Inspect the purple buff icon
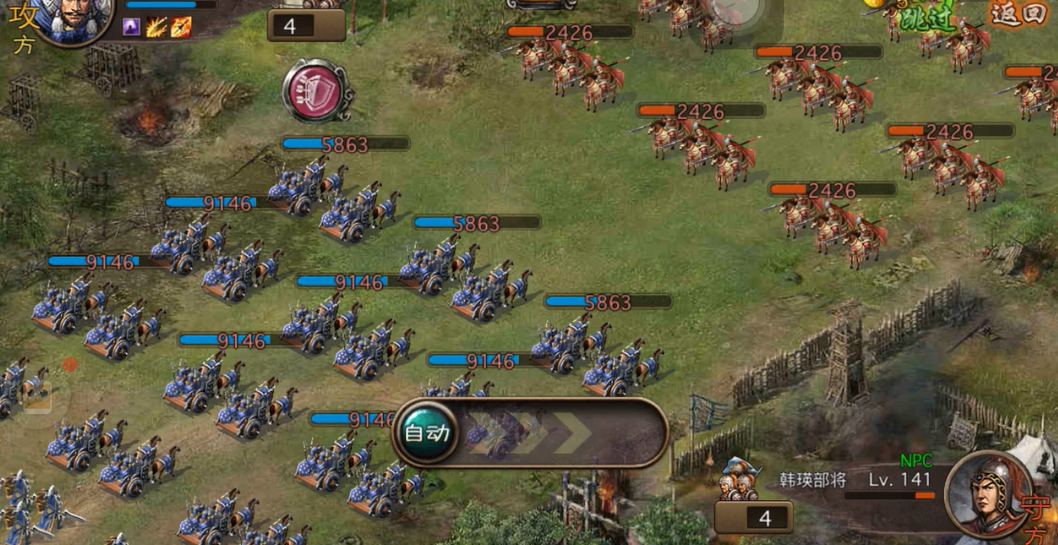This screenshot has height=545, width=1058. tap(133, 27)
